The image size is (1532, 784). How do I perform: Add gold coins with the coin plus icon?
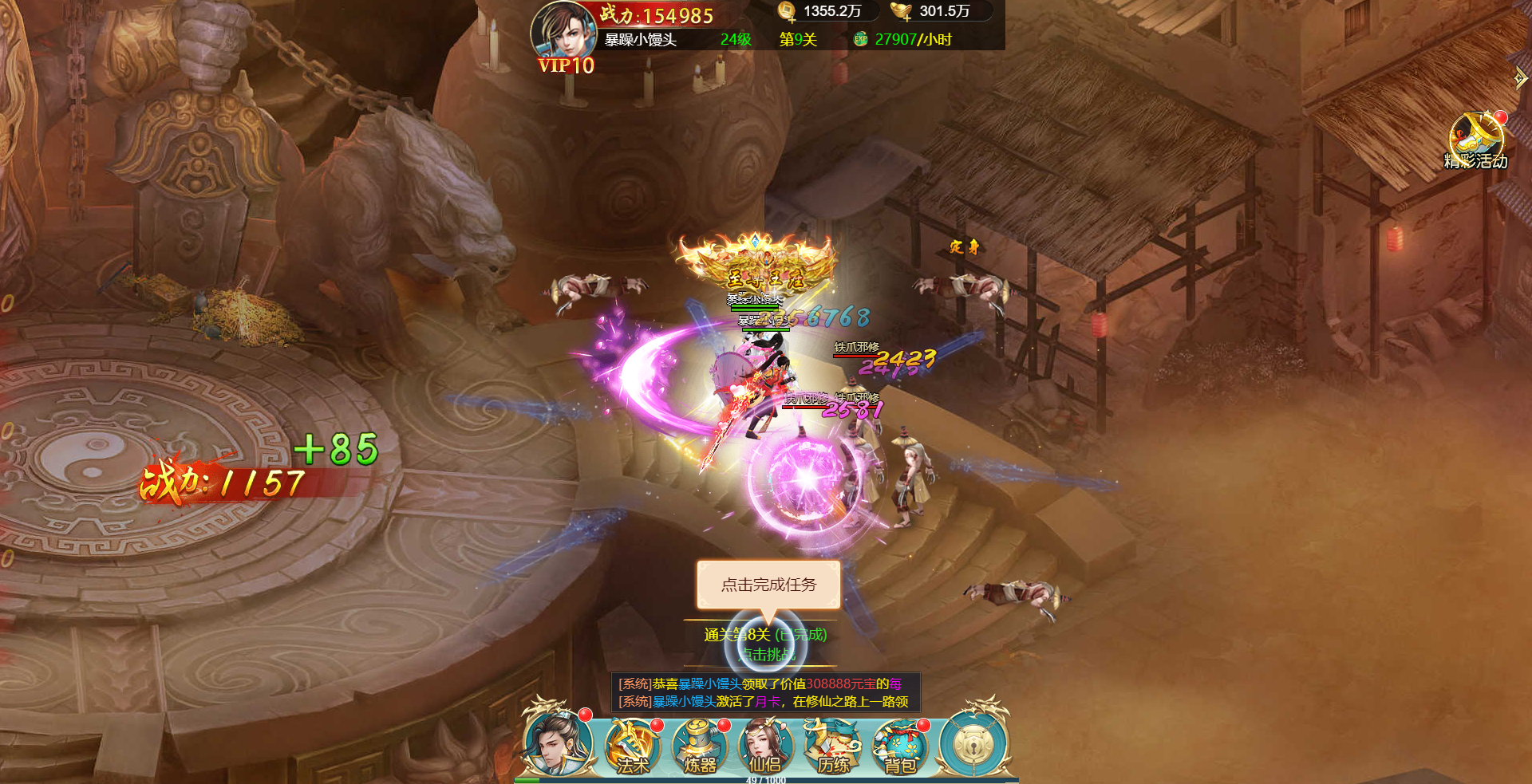(787, 11)
